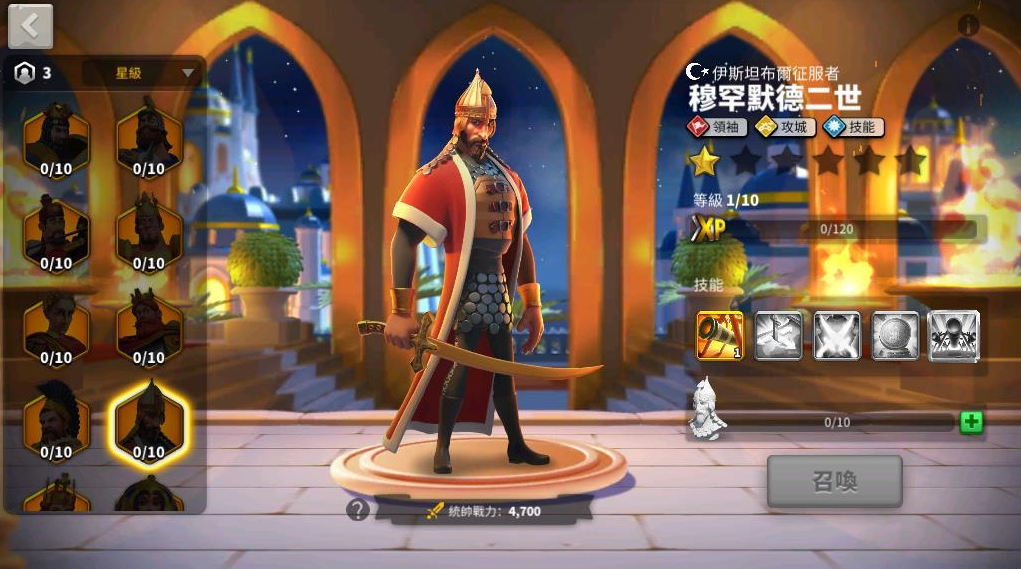The image size is (1021, 569).
Task: Click the 召喚 summon button
Action: coord(834,482)
